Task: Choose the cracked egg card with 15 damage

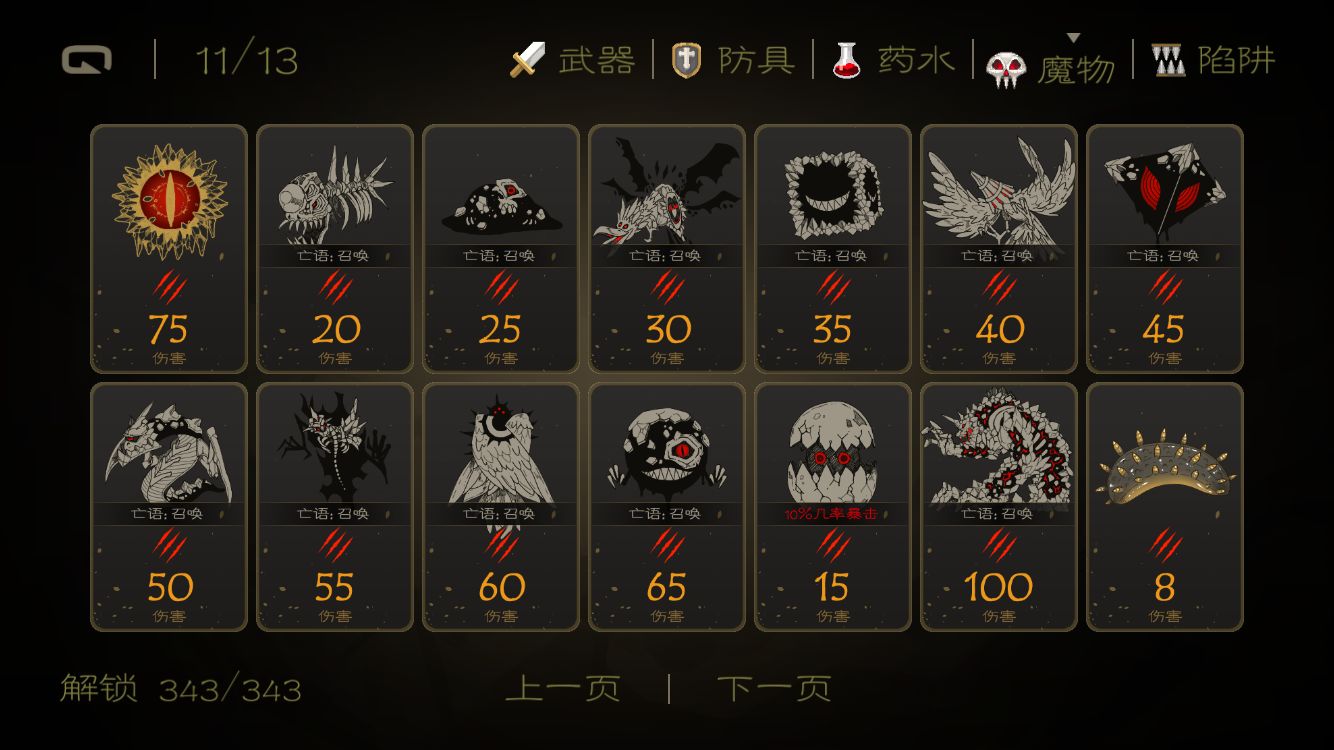Action: (833, 507)
